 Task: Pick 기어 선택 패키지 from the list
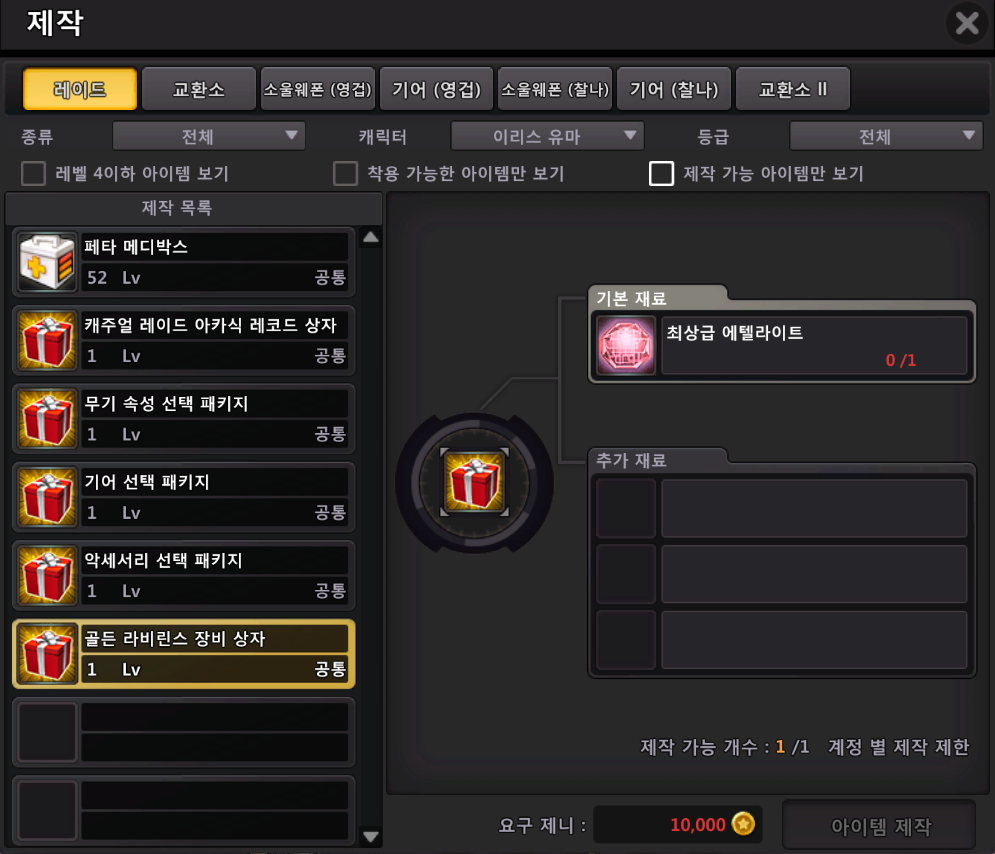point(184,496)
